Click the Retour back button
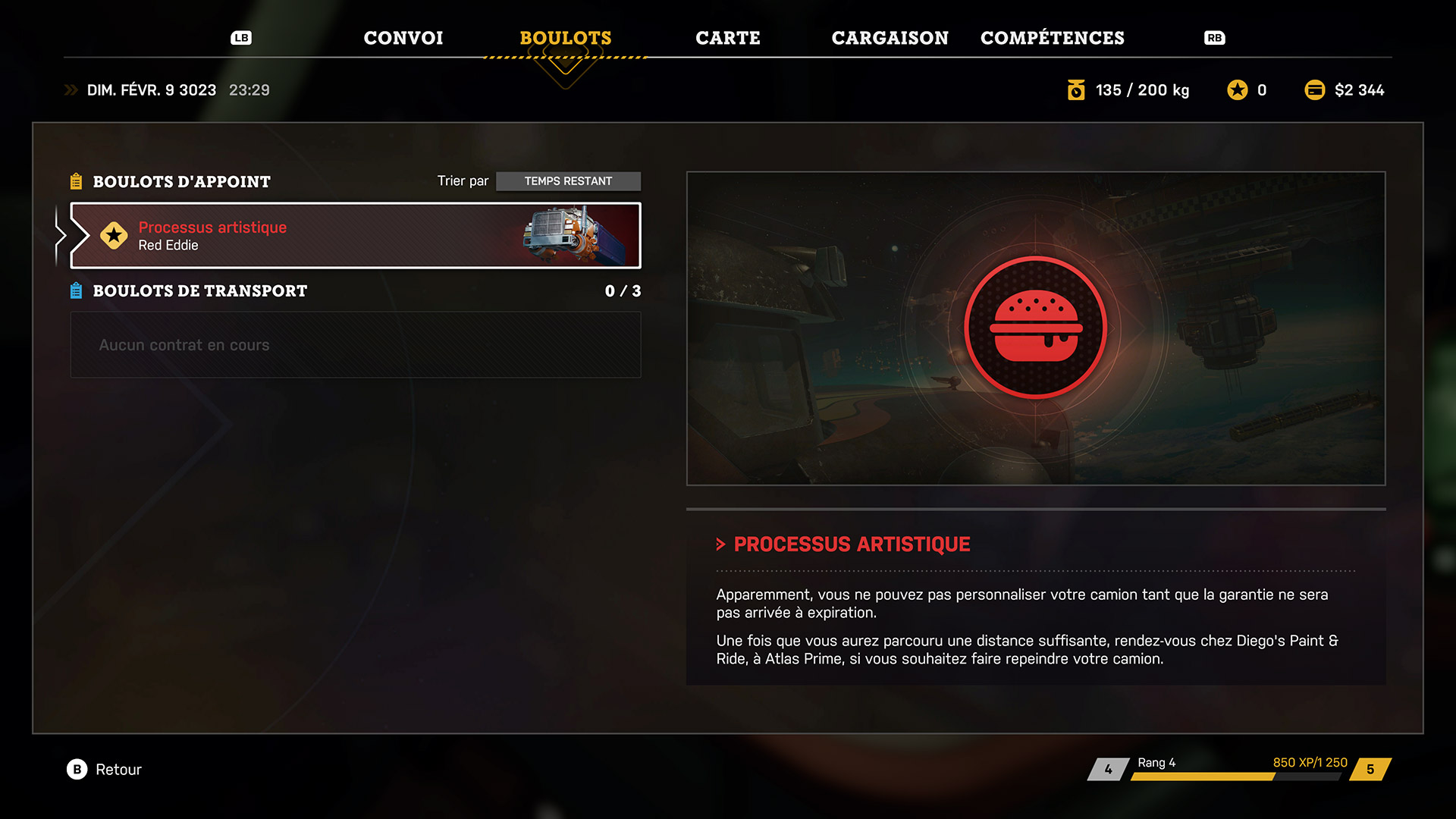Screen dimensions: 1456x819 105,770
